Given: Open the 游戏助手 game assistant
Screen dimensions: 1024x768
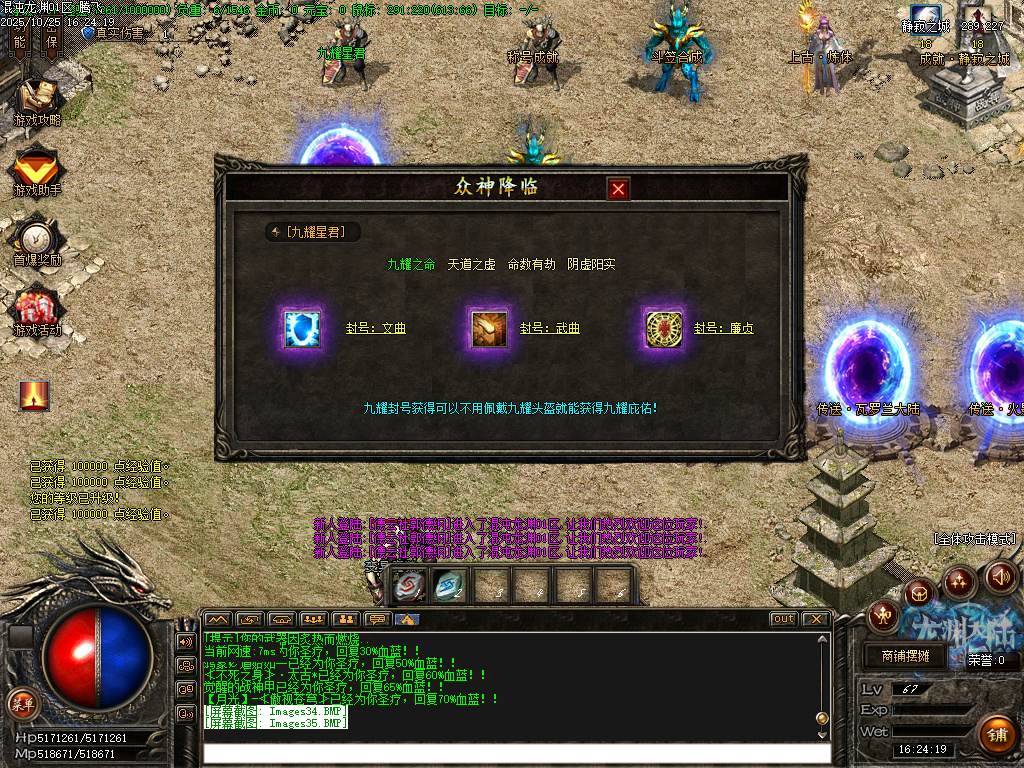Looking at the screenshot, I should 37,170.
